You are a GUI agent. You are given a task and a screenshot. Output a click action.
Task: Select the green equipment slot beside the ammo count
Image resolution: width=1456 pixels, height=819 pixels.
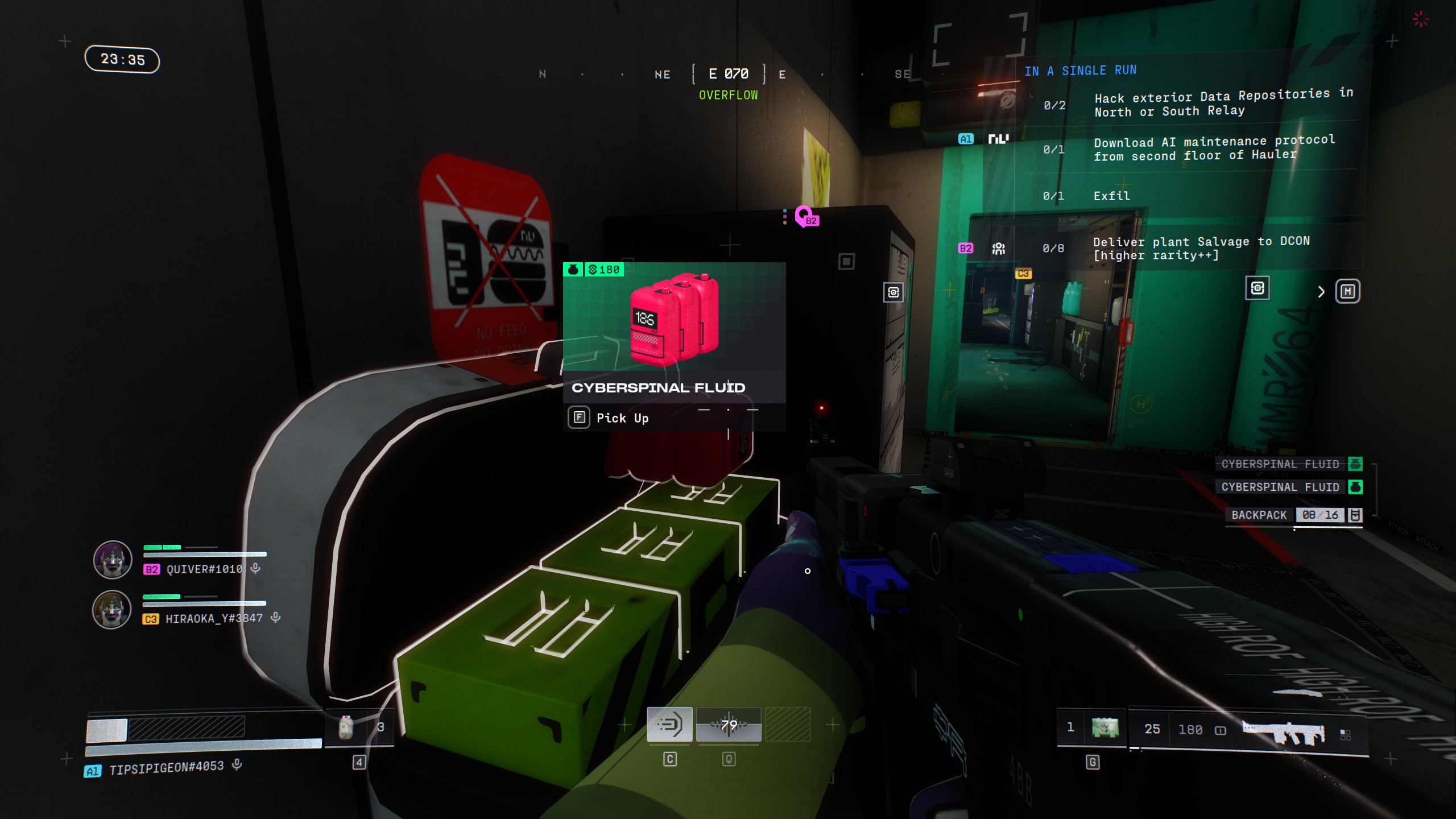point(1105,727)
